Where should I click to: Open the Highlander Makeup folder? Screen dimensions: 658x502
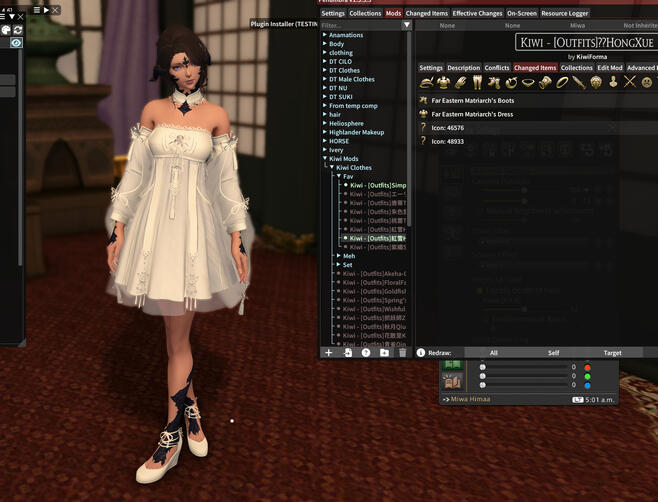click(x=356, y=132)
